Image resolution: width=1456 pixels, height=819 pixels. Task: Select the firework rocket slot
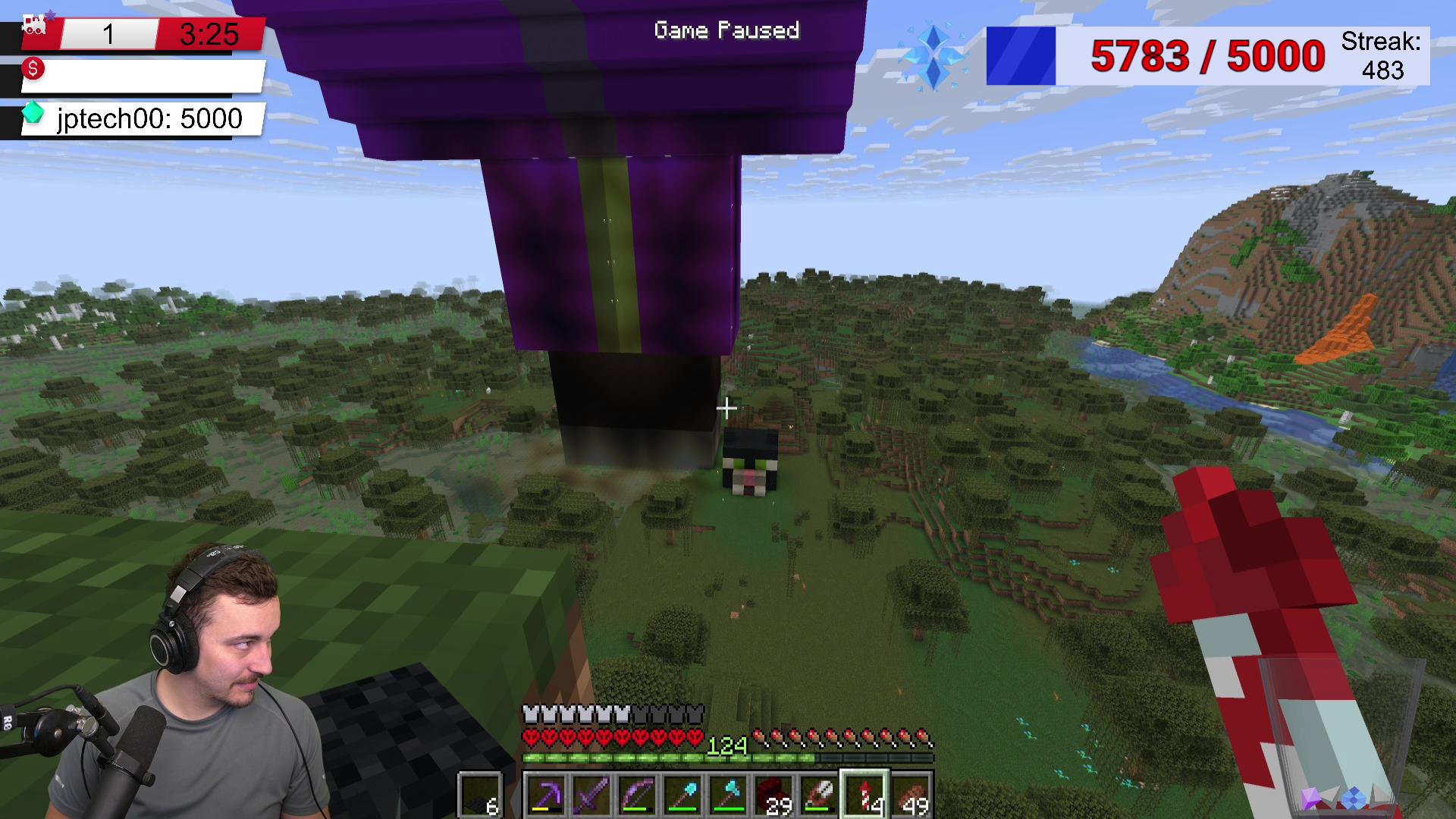click(864, 795)
